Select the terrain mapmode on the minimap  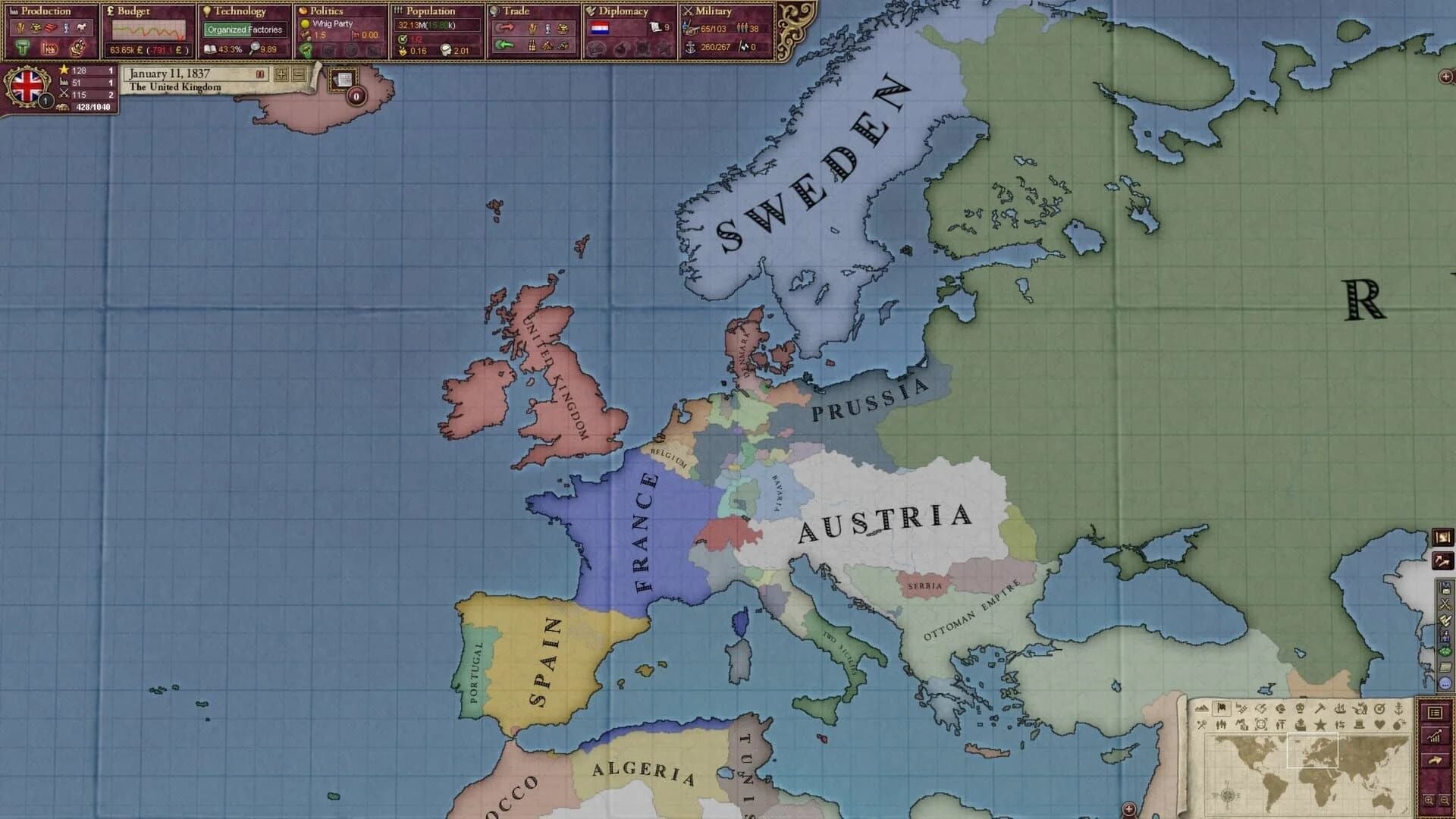(1203, 707)
